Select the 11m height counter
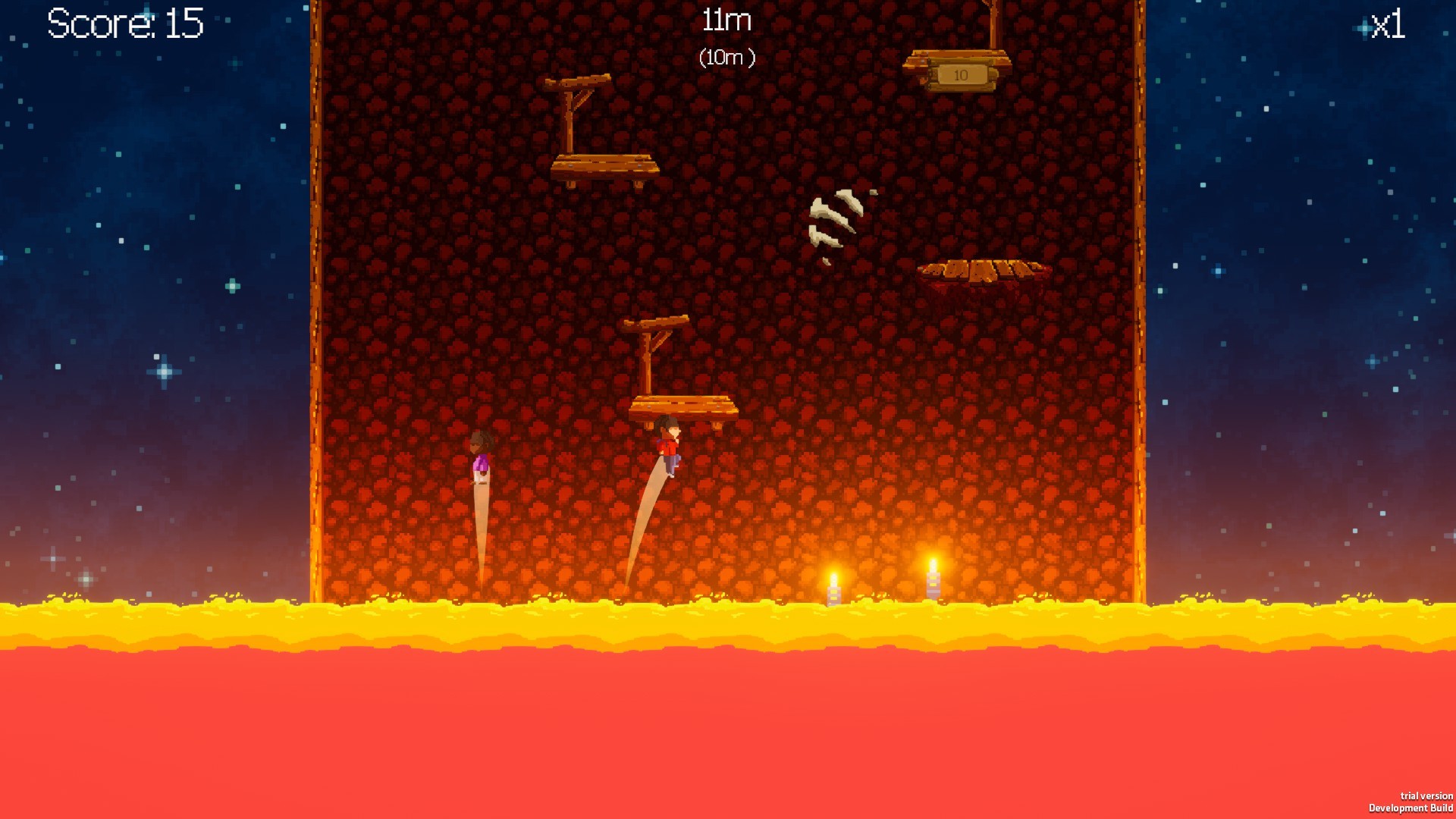 point(724,20)
